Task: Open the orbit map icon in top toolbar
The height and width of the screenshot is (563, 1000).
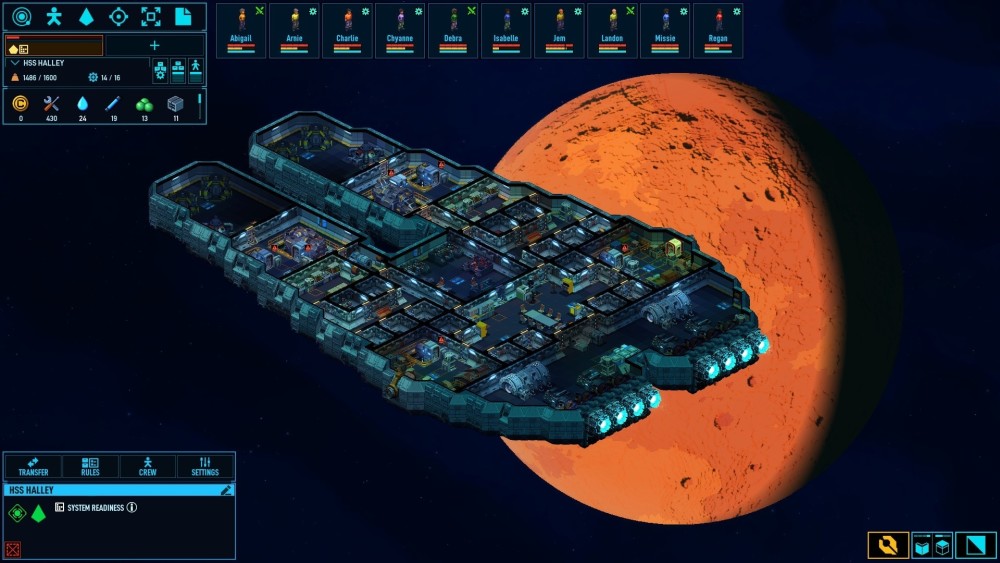Action: tap(22, 16)
